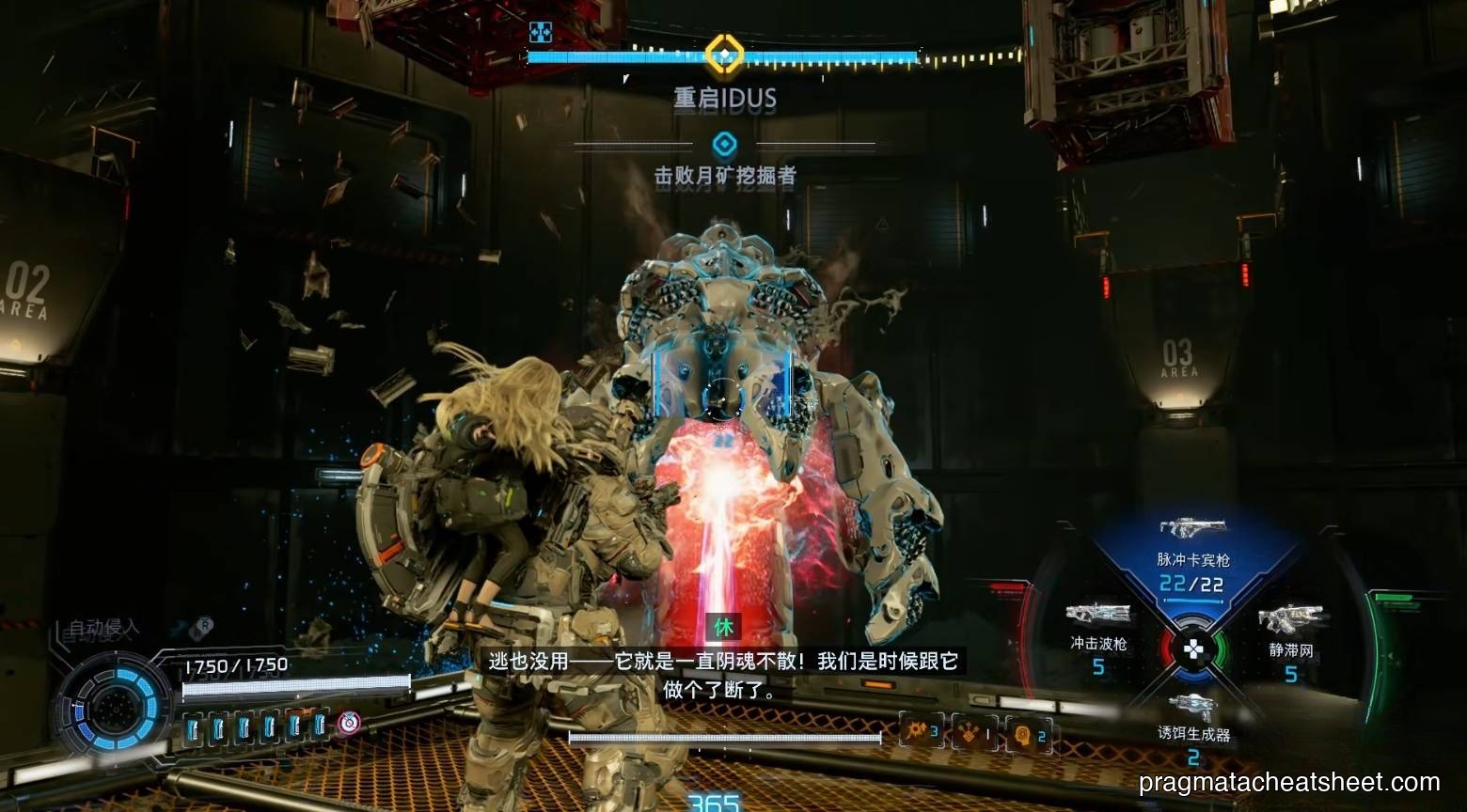
Task: Trigger the orange head-profile skill icon
Action: [x=1028, y=734]
